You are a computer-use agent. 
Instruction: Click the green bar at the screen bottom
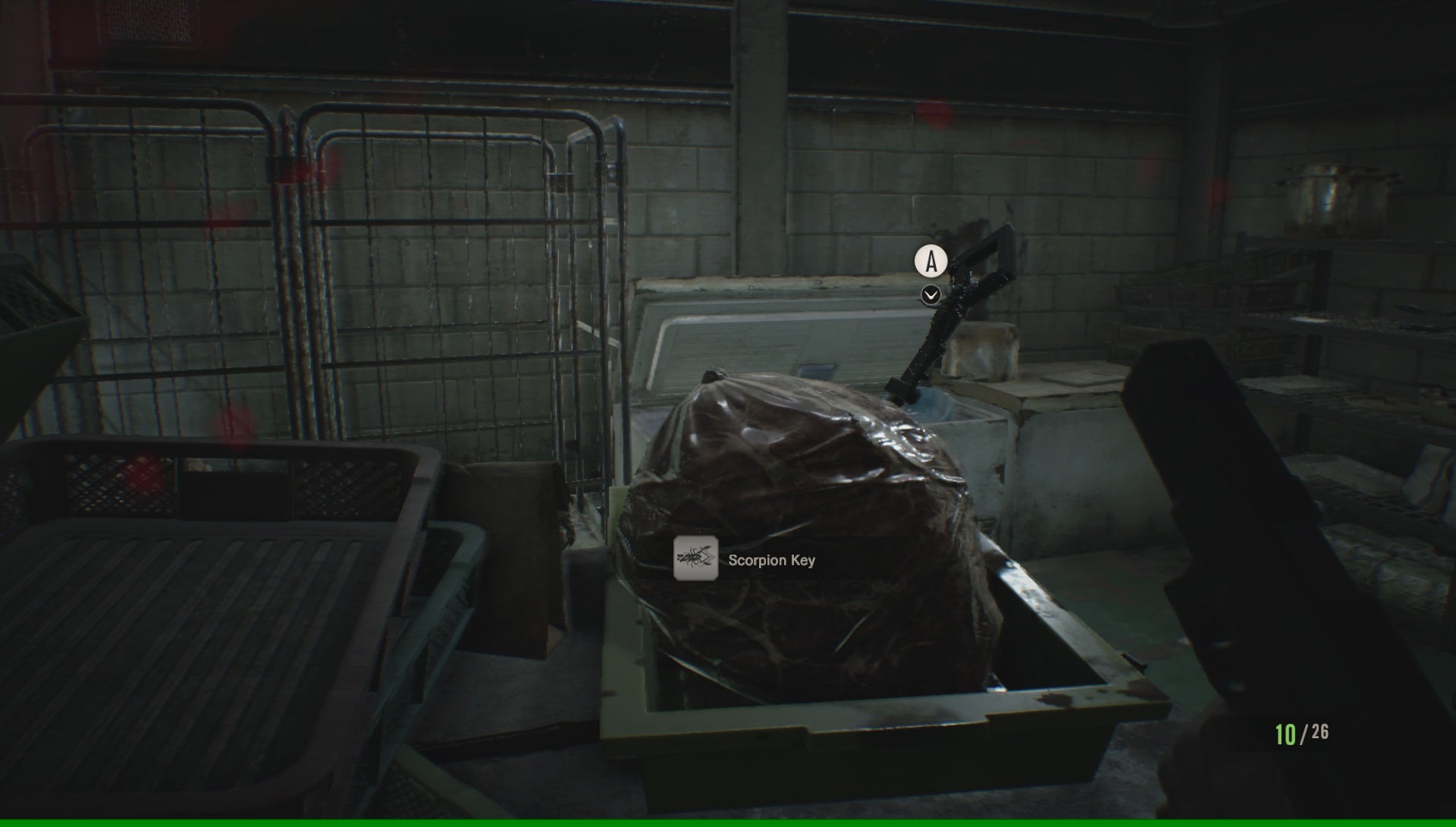click(728, 823)
